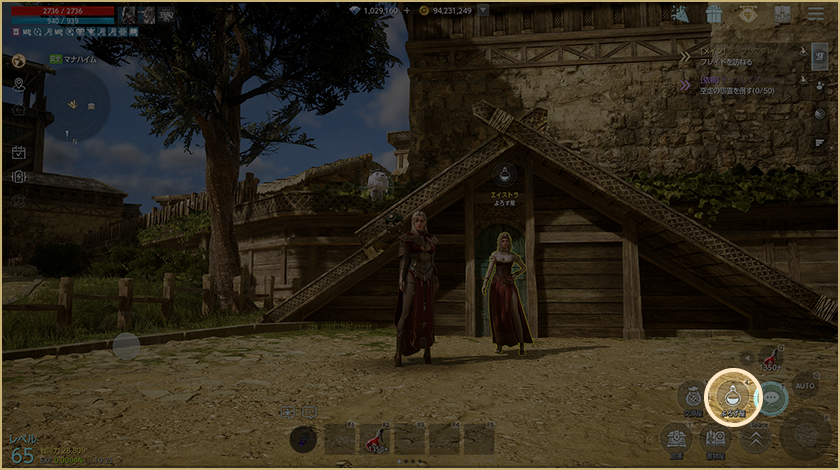Select the main quest tracker entry
Viewport: 840px width, 470px height.
point(740,56)
